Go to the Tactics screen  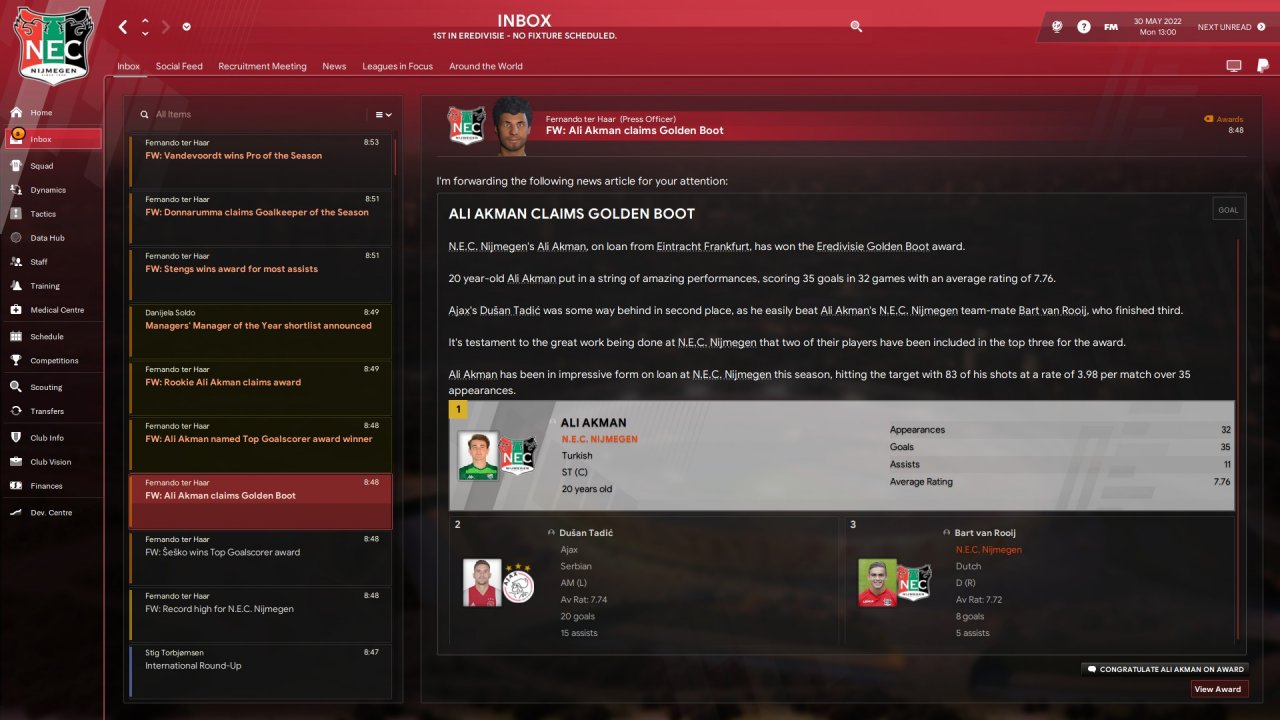tap(43, 214)
